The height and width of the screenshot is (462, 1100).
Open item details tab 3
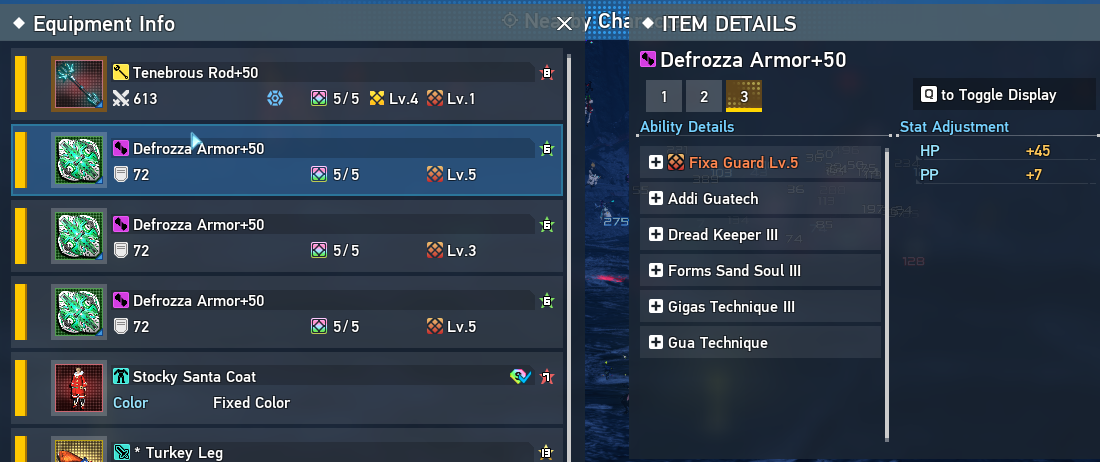point(743,96)
